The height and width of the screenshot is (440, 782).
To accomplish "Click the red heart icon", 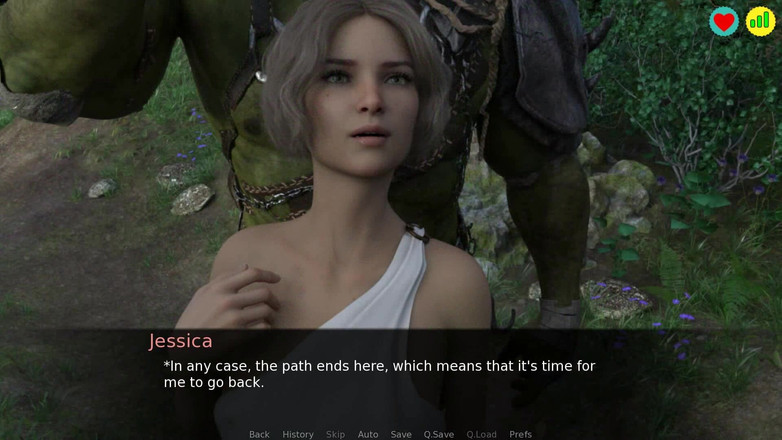I will [724, 21].
